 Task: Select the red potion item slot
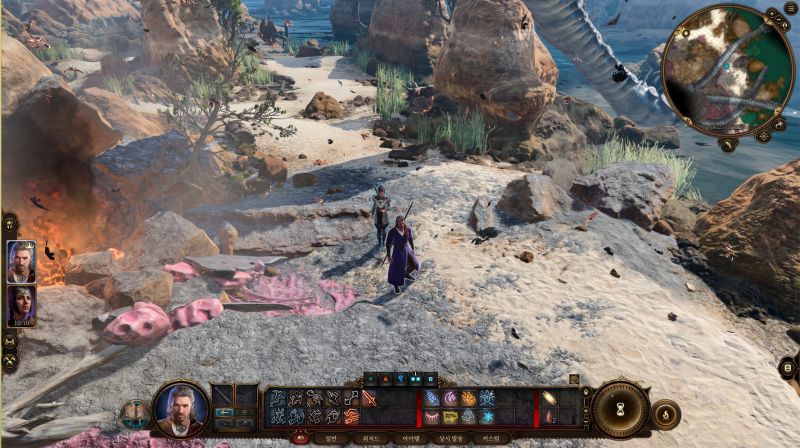[549, 416]
